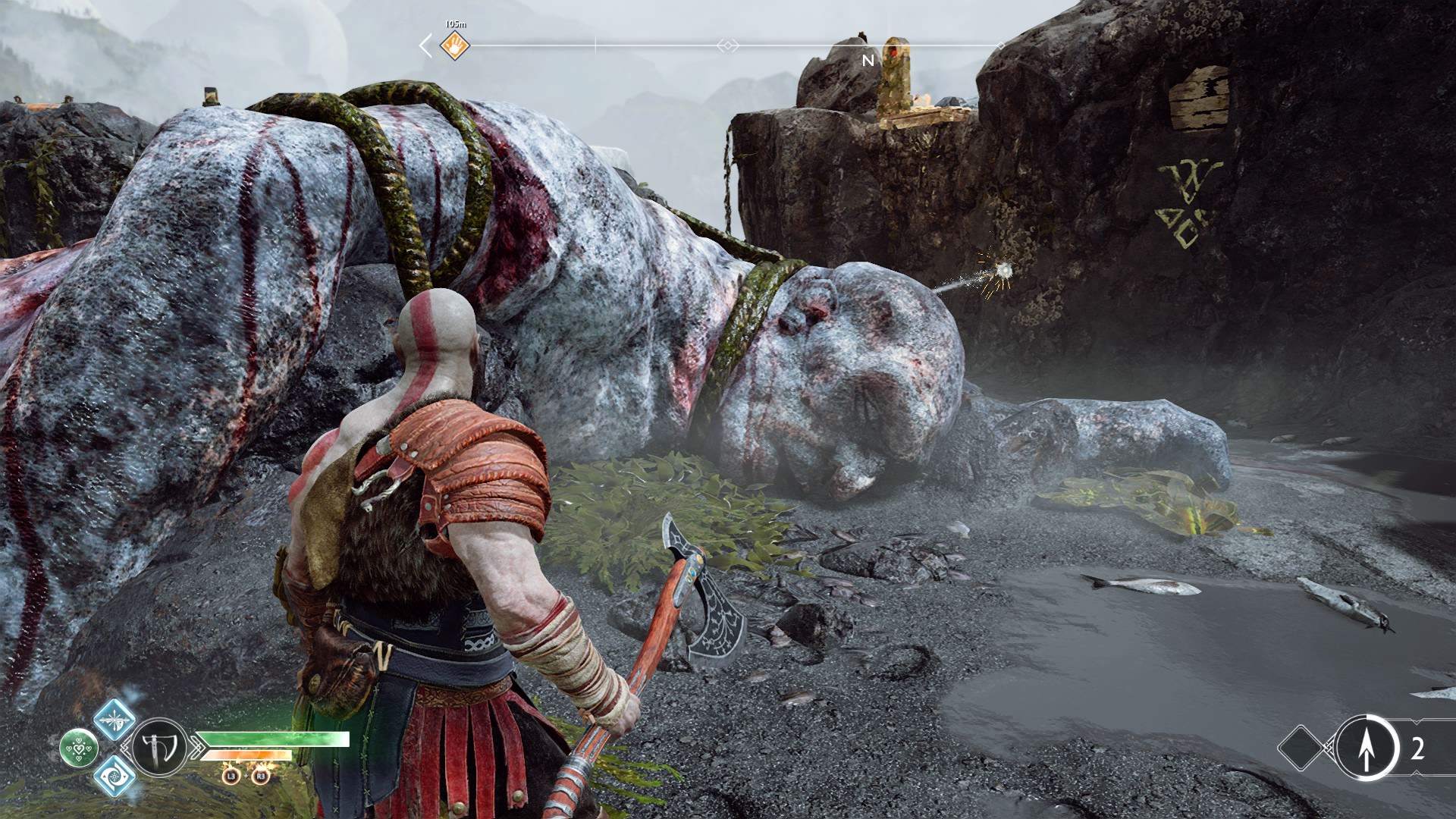Viewport: 1456px width, 819px height.
Task: Select the arrow ammo icon
Action: click(x=1366, y=748)
